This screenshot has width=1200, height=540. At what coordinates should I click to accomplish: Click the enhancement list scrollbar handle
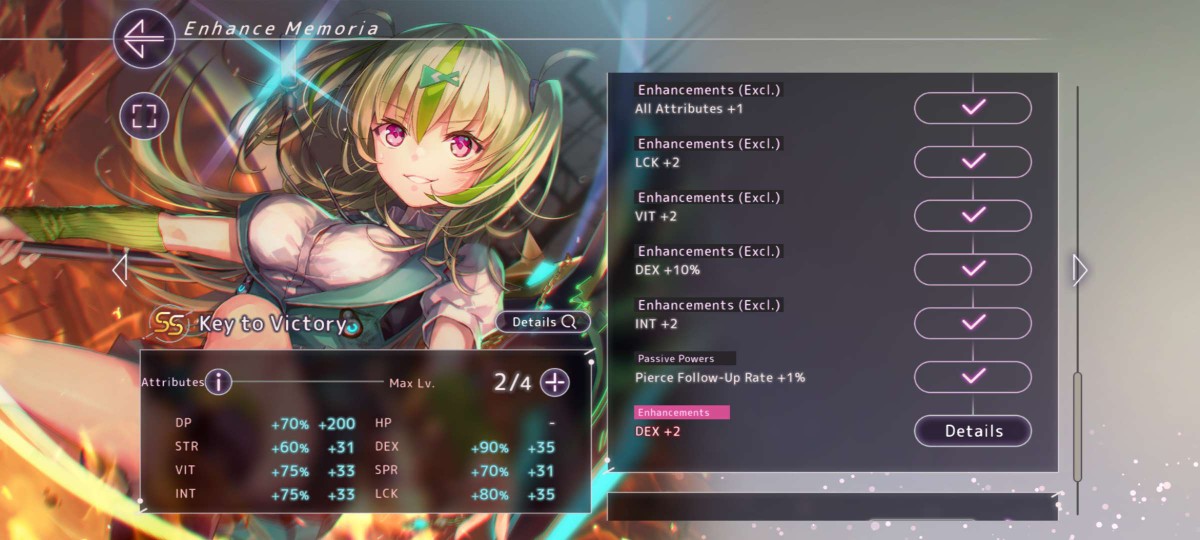[x=1078, y=425]
